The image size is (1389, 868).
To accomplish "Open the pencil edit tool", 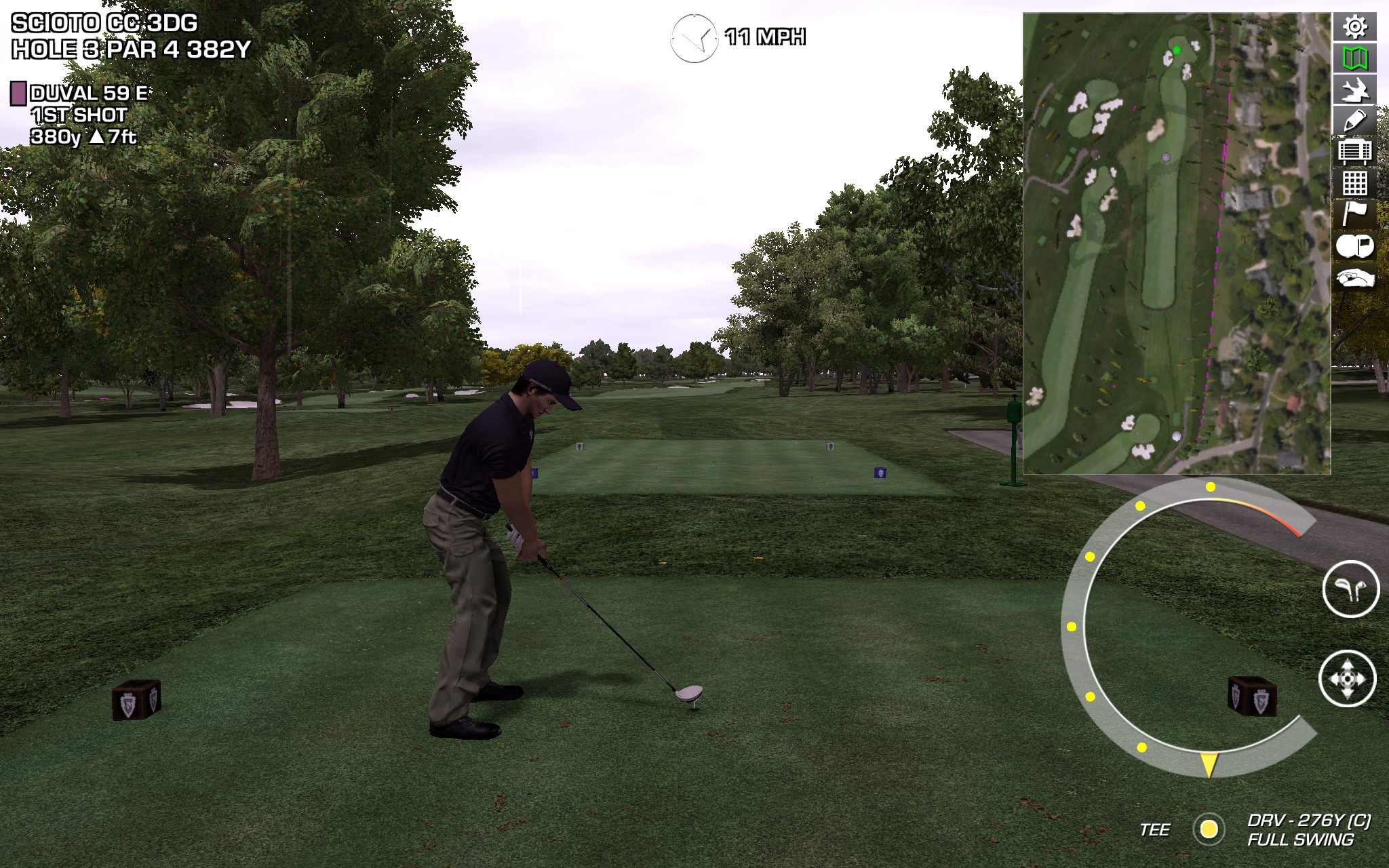I will coord(1354,121).
